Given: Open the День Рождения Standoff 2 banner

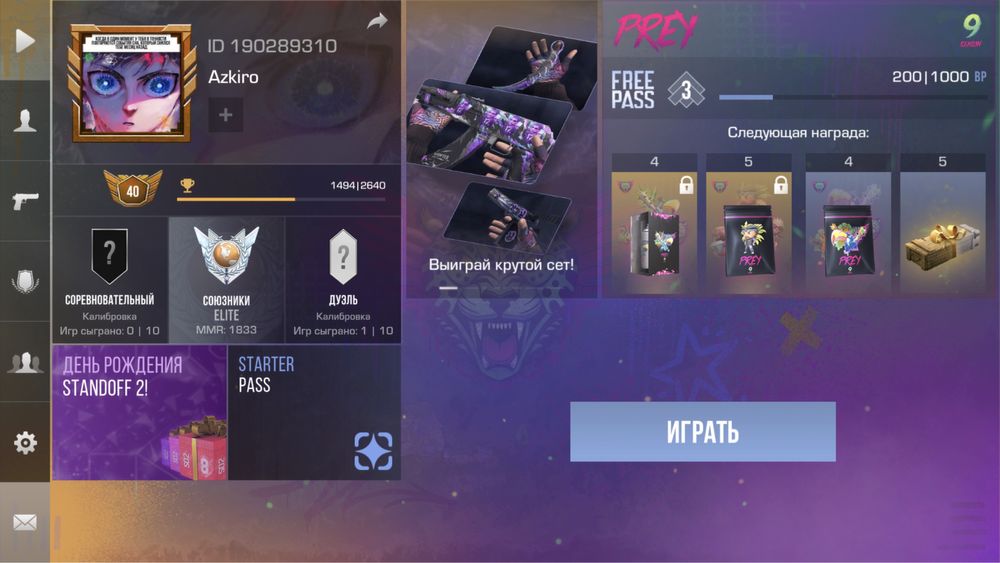Looking at the screenshot, I should click(139, 413).
